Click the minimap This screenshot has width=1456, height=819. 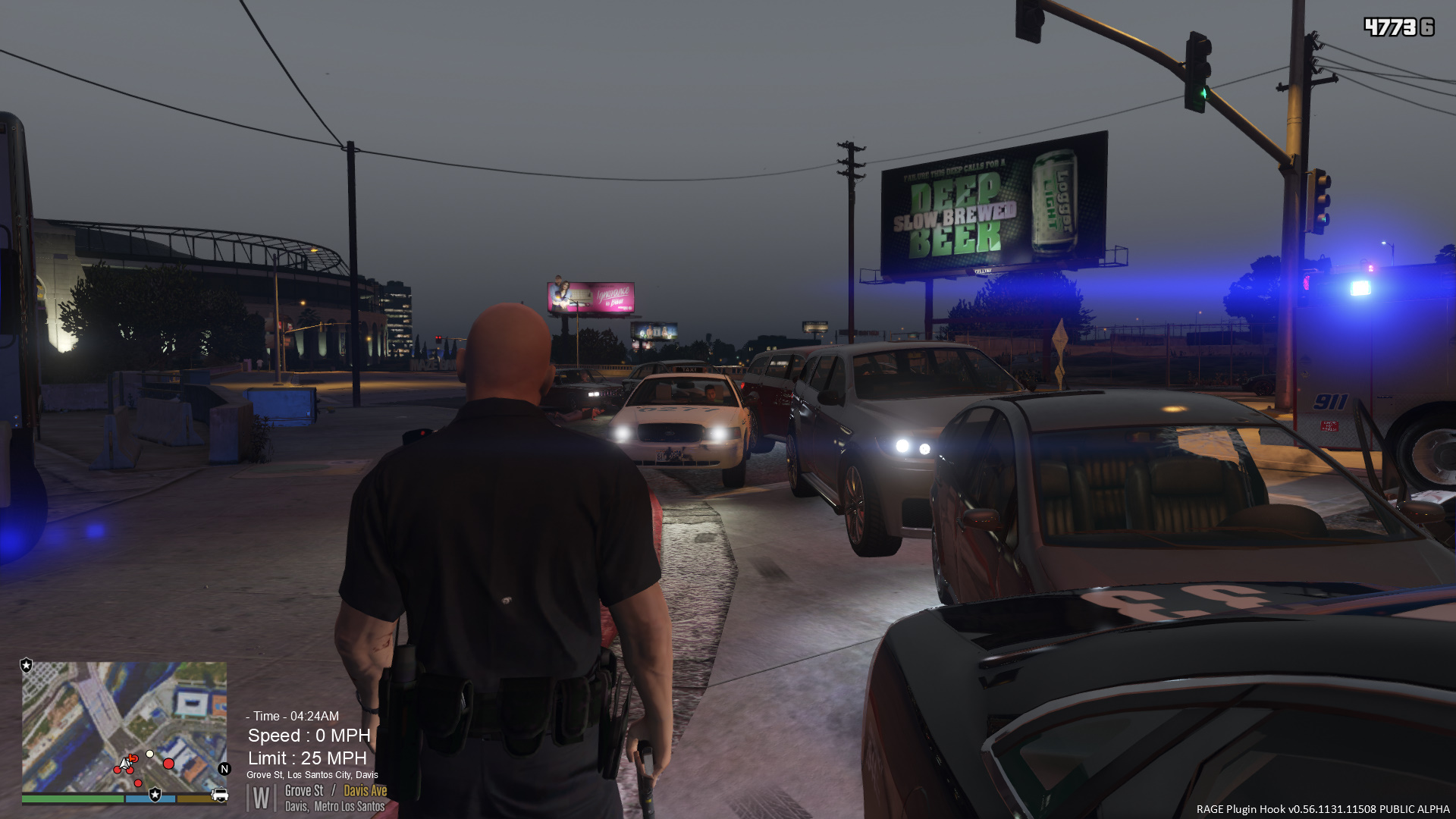coord(124,726)
